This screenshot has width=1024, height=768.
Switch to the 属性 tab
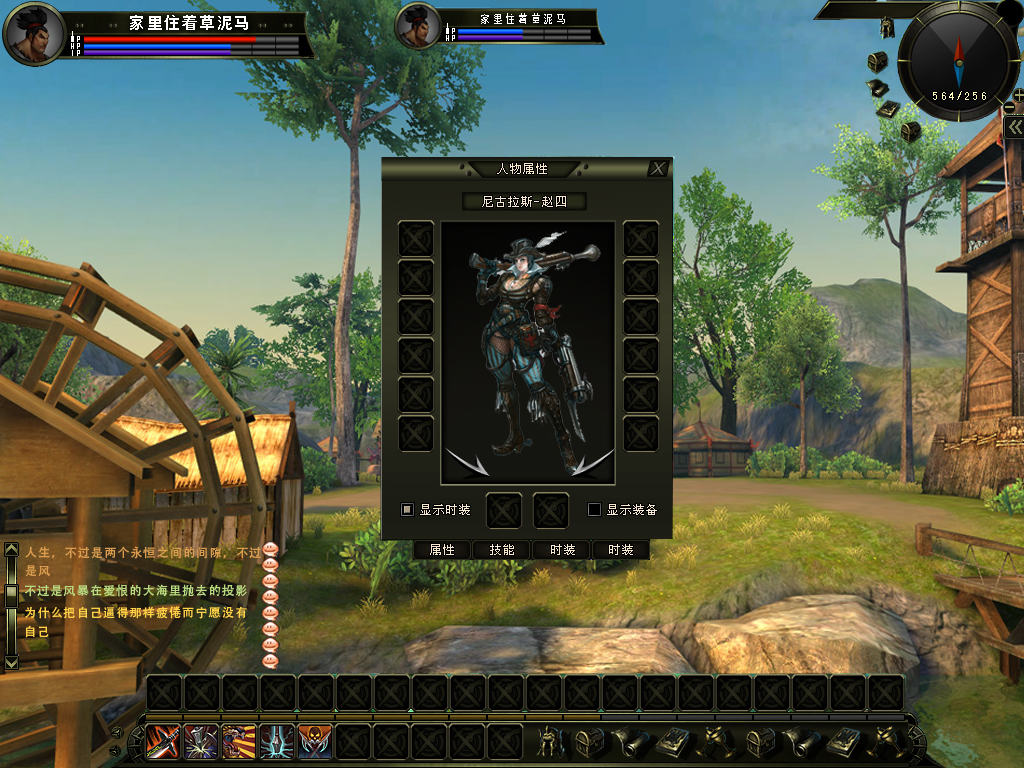click(x=442, y=550)
